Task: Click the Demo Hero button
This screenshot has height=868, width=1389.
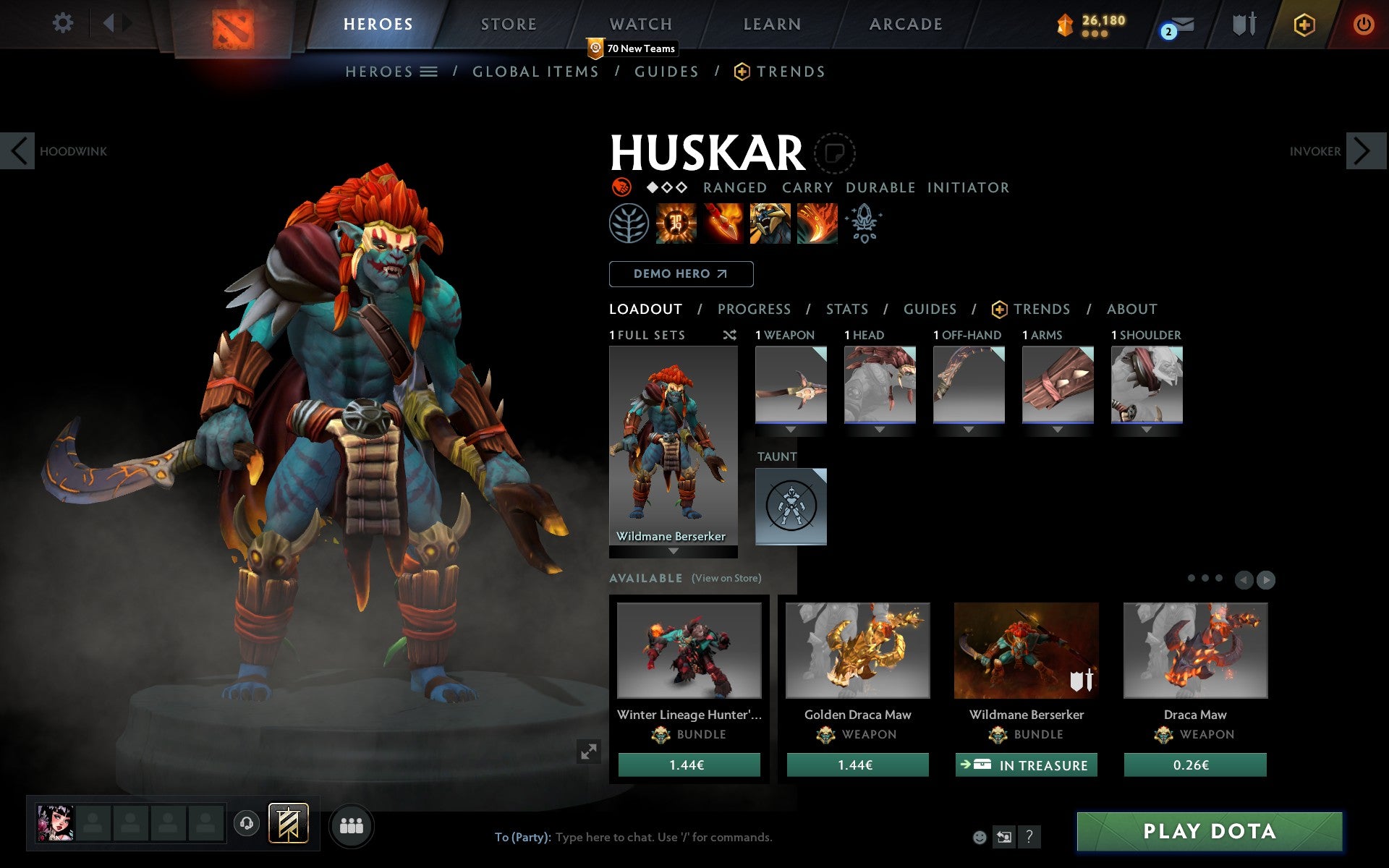Action: coord(681,274)
